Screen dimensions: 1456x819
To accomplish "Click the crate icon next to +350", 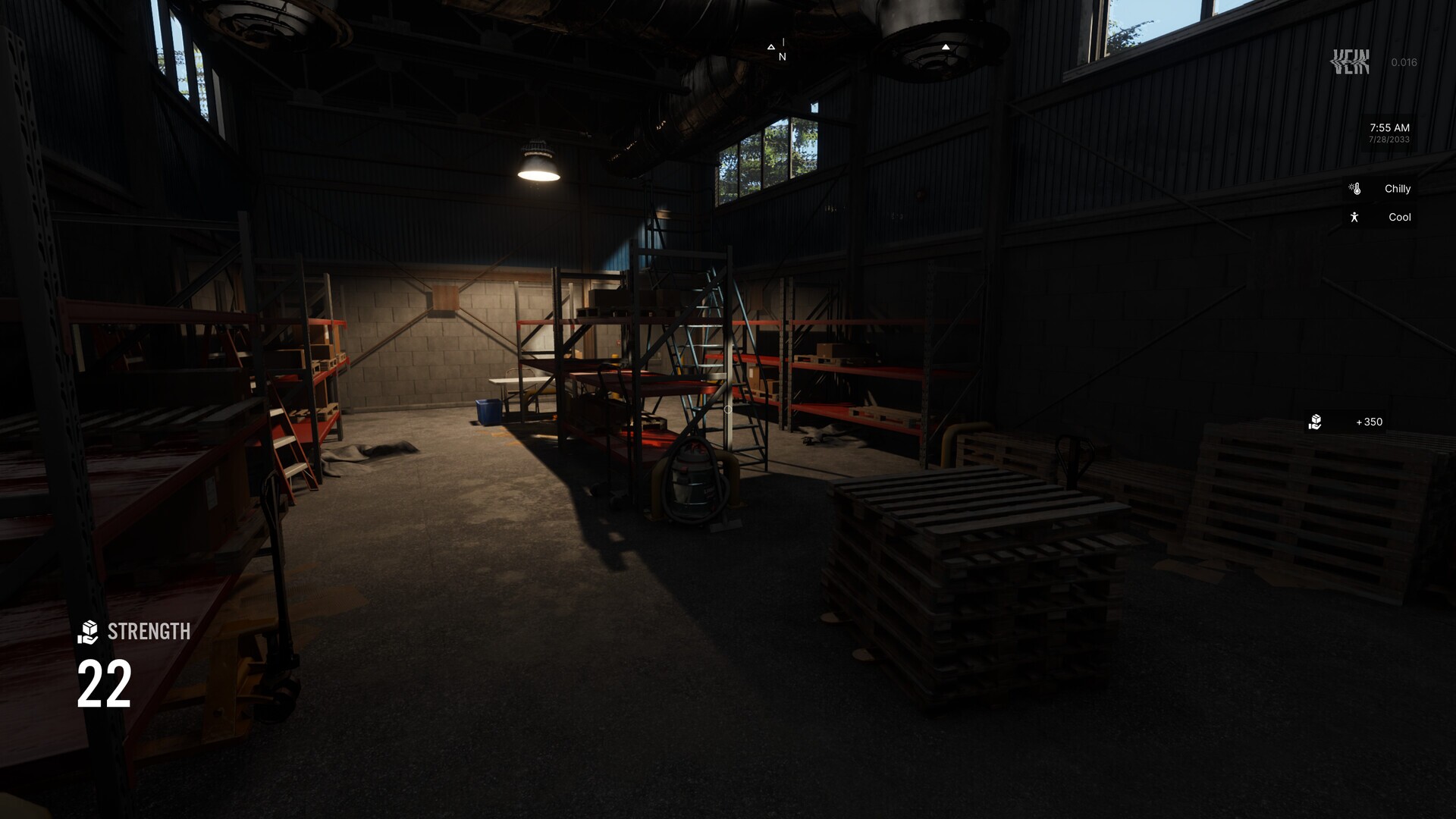I will click(1316, 422).
